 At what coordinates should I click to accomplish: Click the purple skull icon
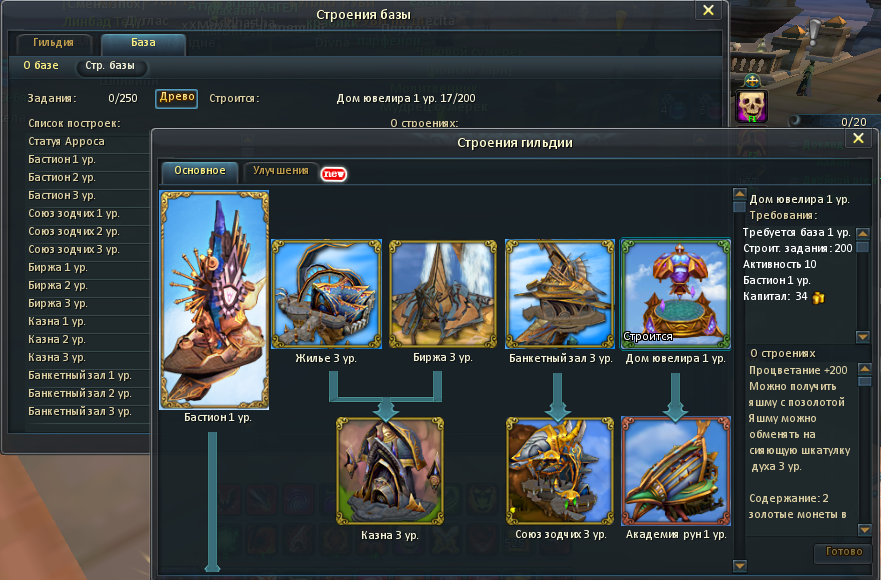(x=752, y=107)
